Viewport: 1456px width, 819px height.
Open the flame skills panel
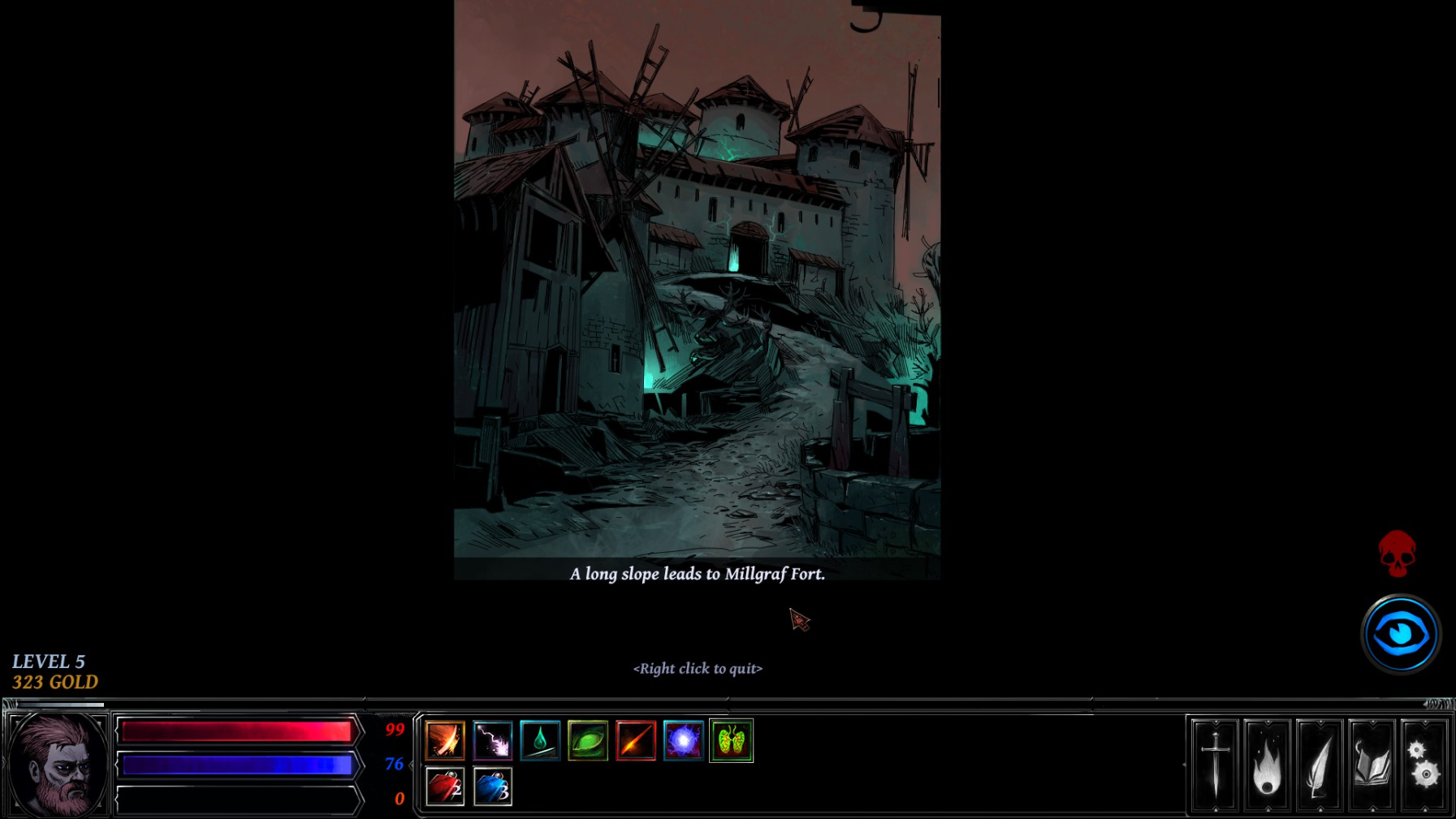click(x=1267, y=765)
